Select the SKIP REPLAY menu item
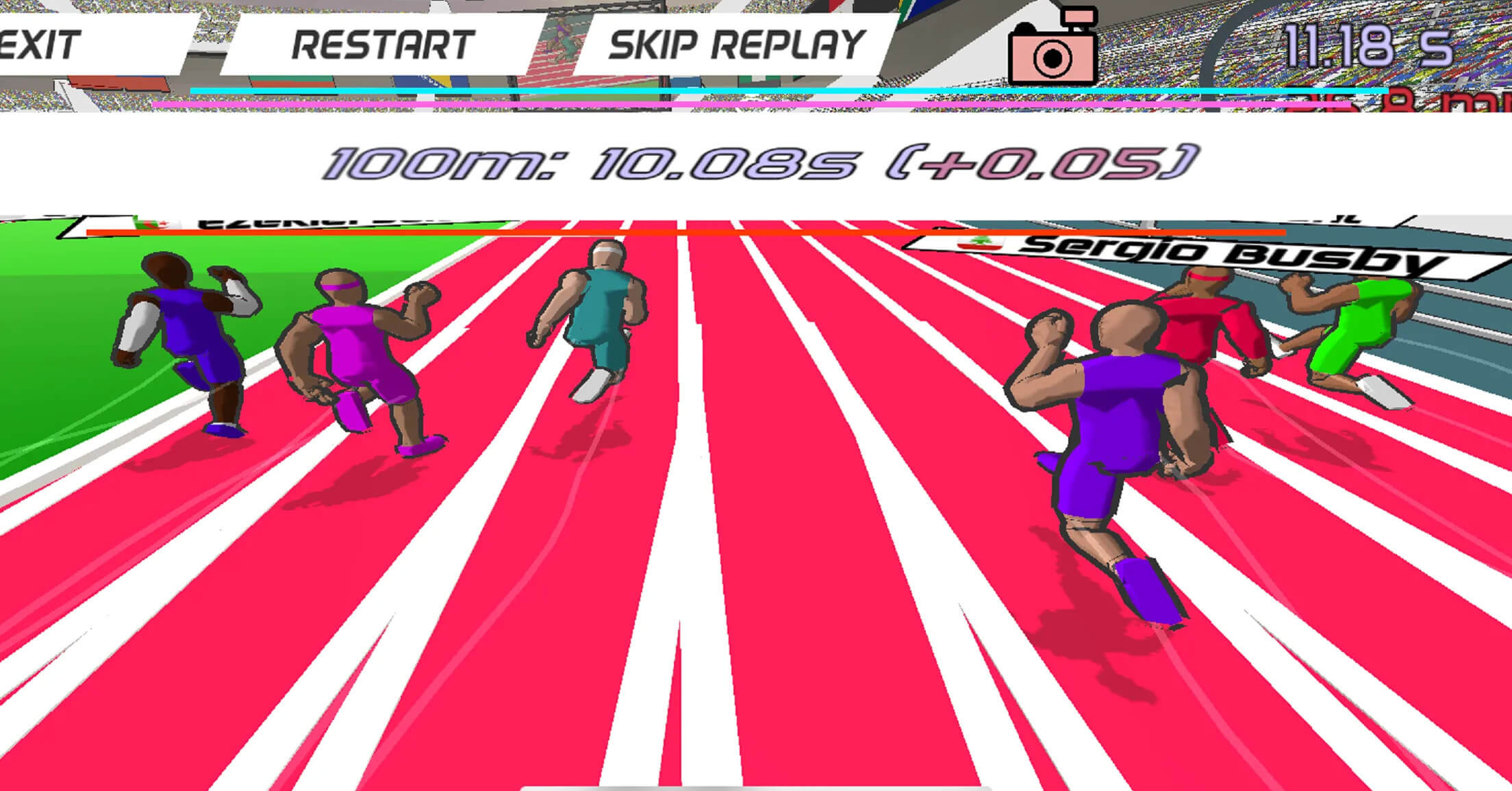 [736, 45]
